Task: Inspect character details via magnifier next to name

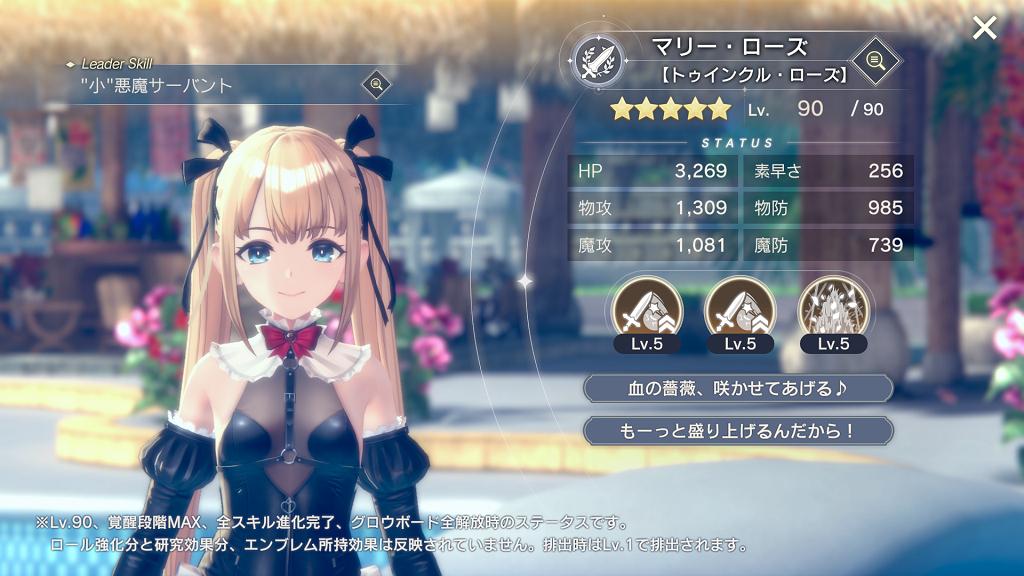Action: [876, 60]
